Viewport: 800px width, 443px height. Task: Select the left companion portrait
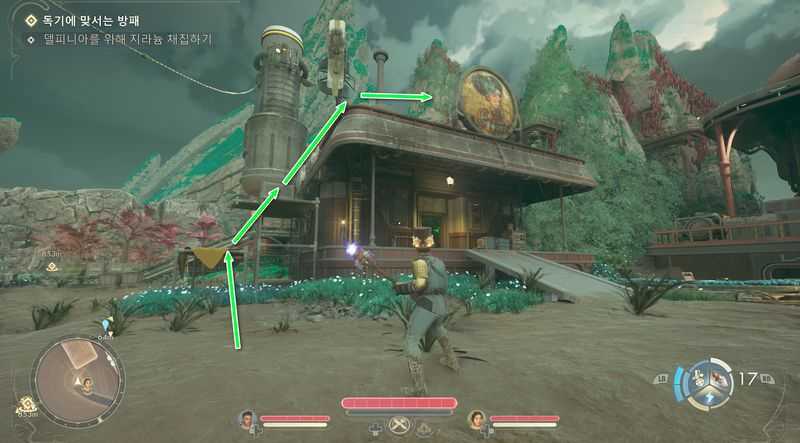point(247,419)
